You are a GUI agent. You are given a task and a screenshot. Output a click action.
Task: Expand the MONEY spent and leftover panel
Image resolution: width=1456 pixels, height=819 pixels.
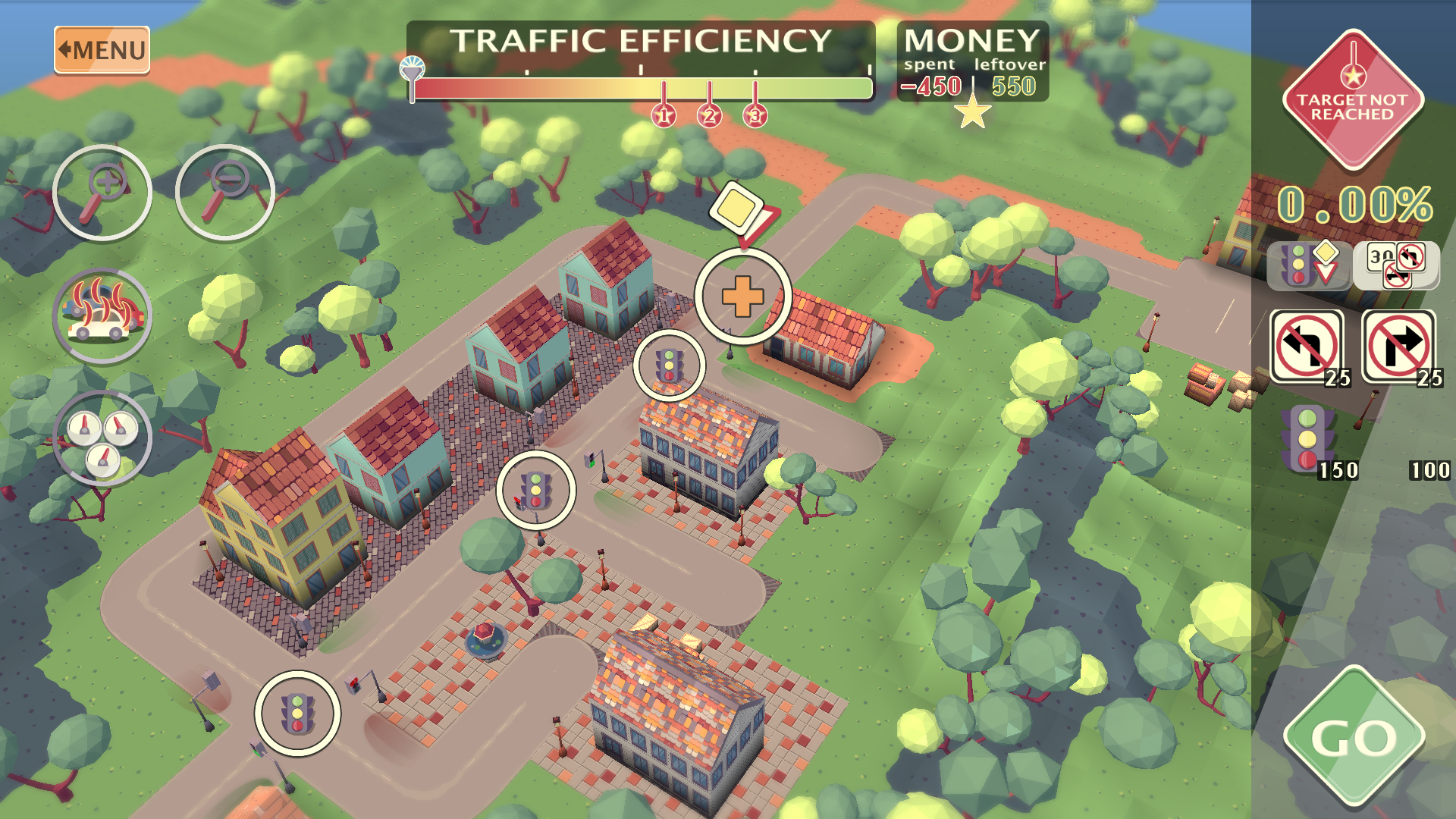coord(973,59)
